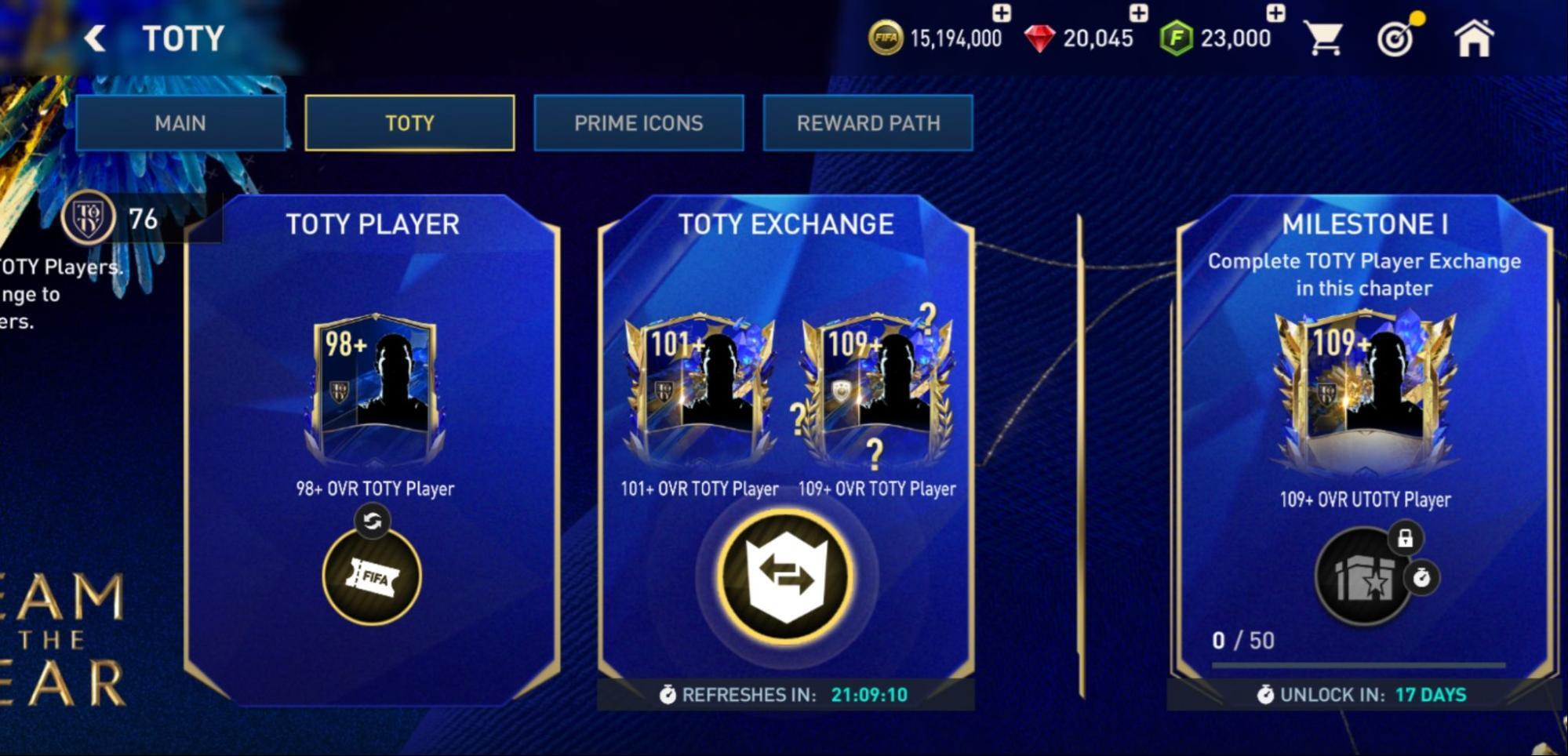Image resolution: width=1568 pixels, height=756 pixels.
Task: Go back using the left arrow
Action: (94, 37)
